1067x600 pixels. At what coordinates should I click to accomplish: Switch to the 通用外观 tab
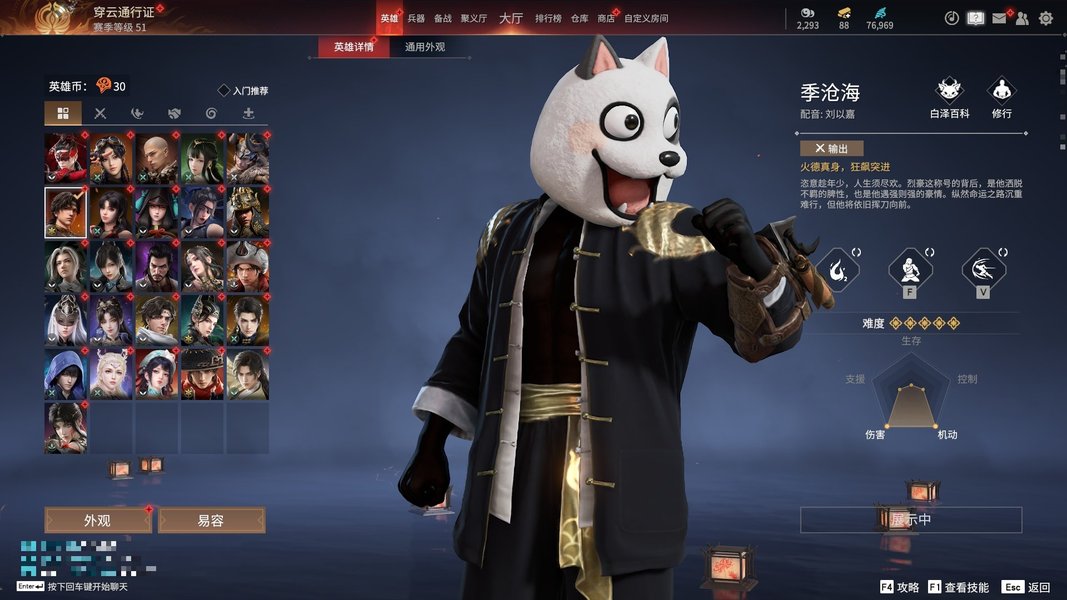425,47
